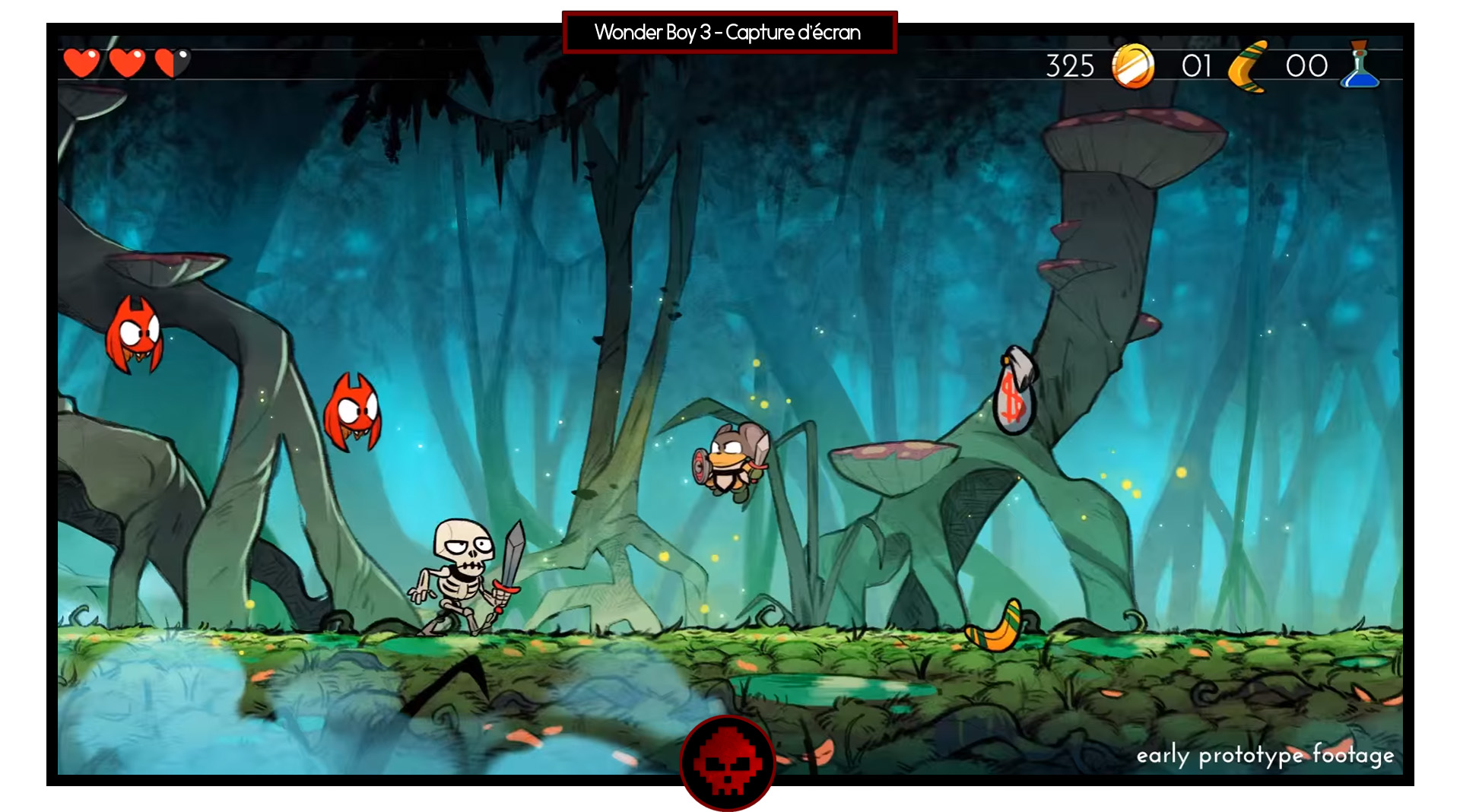Expand the coin counter showing 325
1460x812 pixels.
click(x=1071, y=67)
